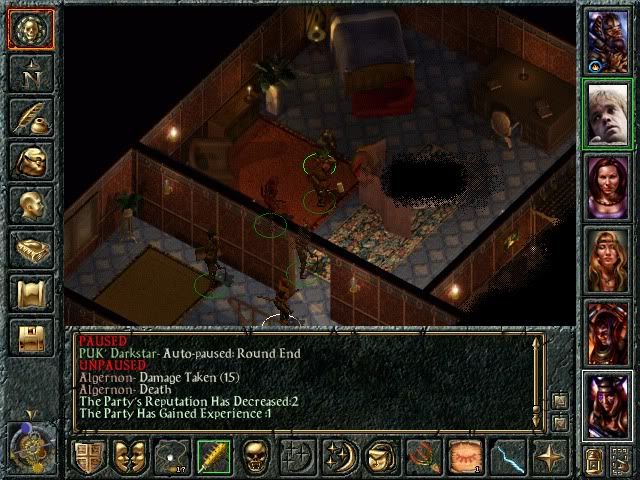Select the blond man's party portrait
Screen dimensions: 640x480
(607, 113)
